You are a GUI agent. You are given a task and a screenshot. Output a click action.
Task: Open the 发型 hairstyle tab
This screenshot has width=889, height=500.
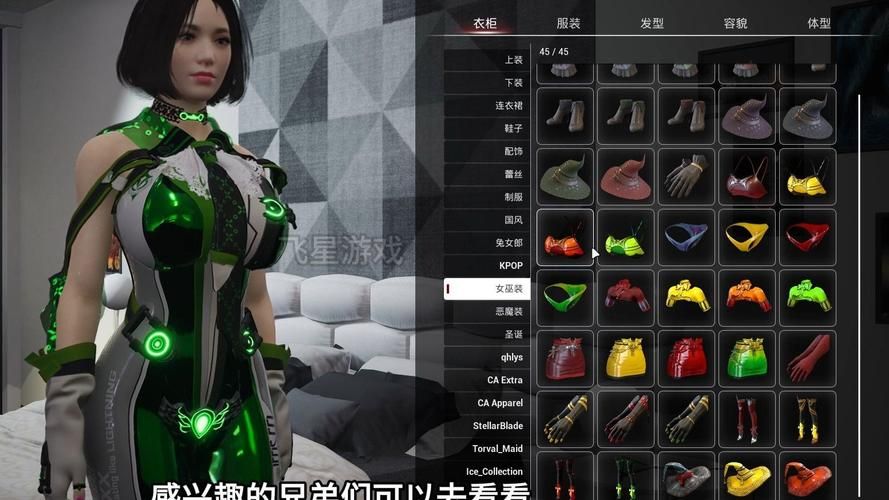tap(651, 23)
